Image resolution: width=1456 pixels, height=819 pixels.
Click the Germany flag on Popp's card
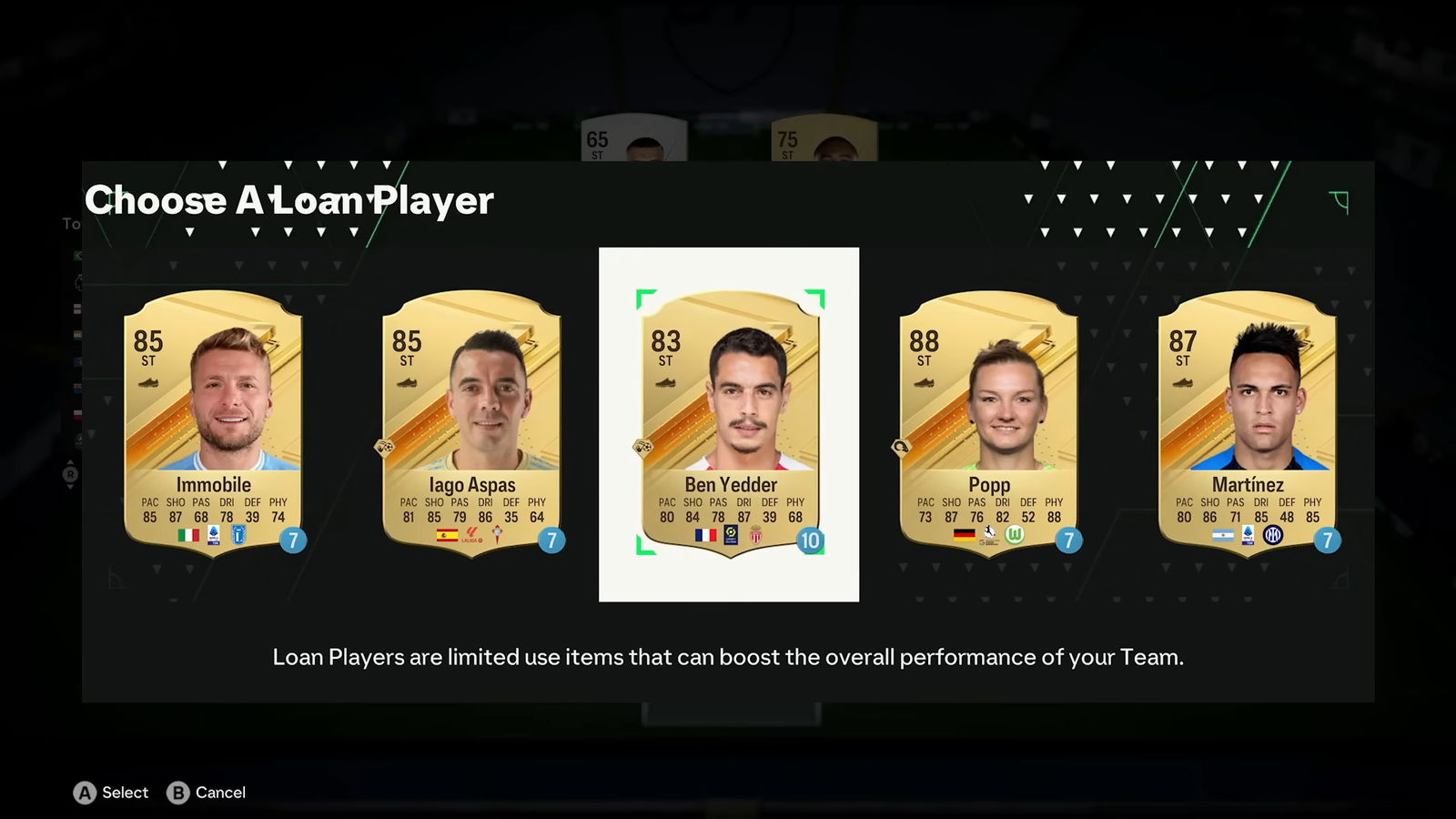point(964,535)
